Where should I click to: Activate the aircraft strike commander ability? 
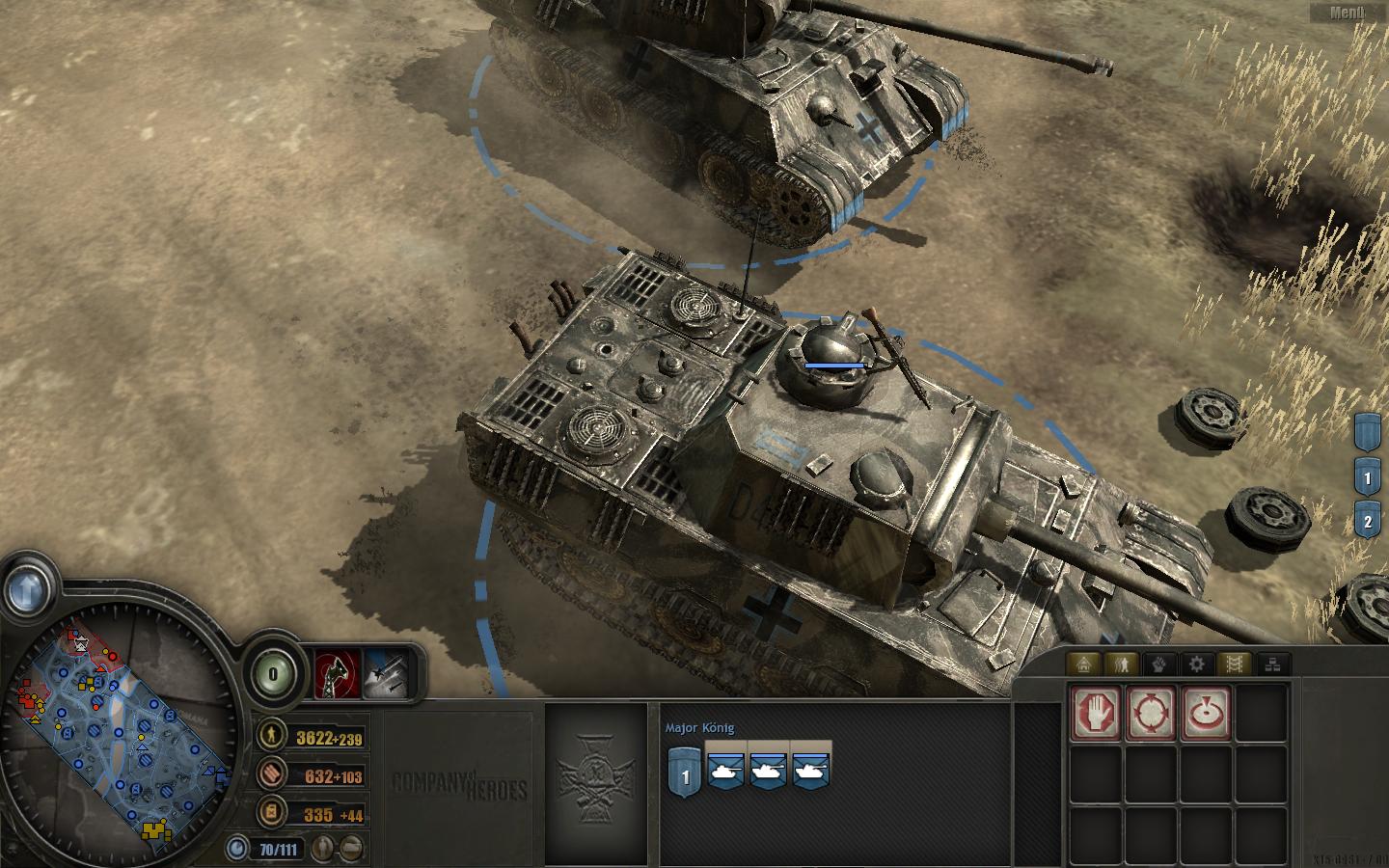pos(386,672)
